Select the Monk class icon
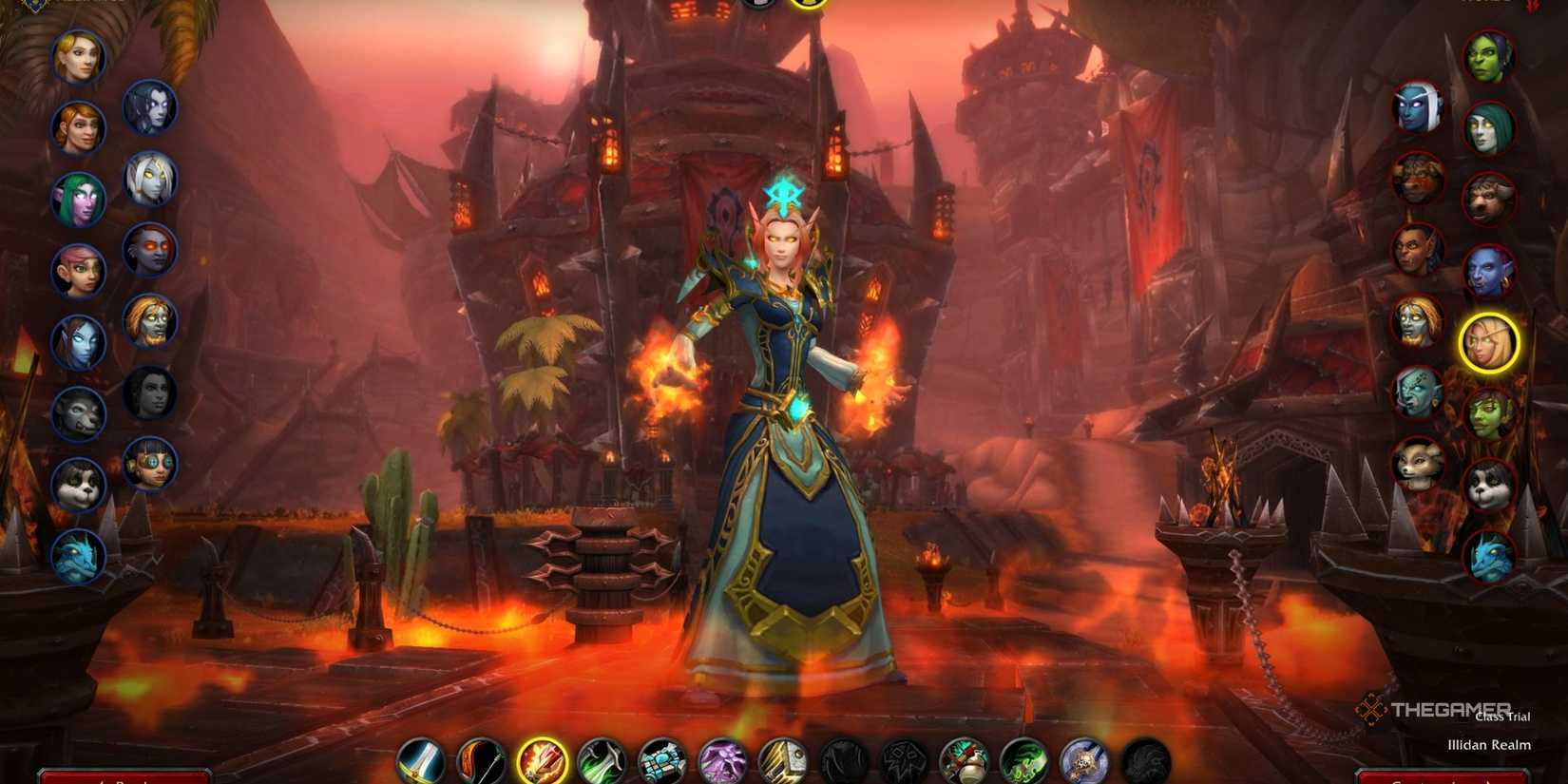 [963, 760]
